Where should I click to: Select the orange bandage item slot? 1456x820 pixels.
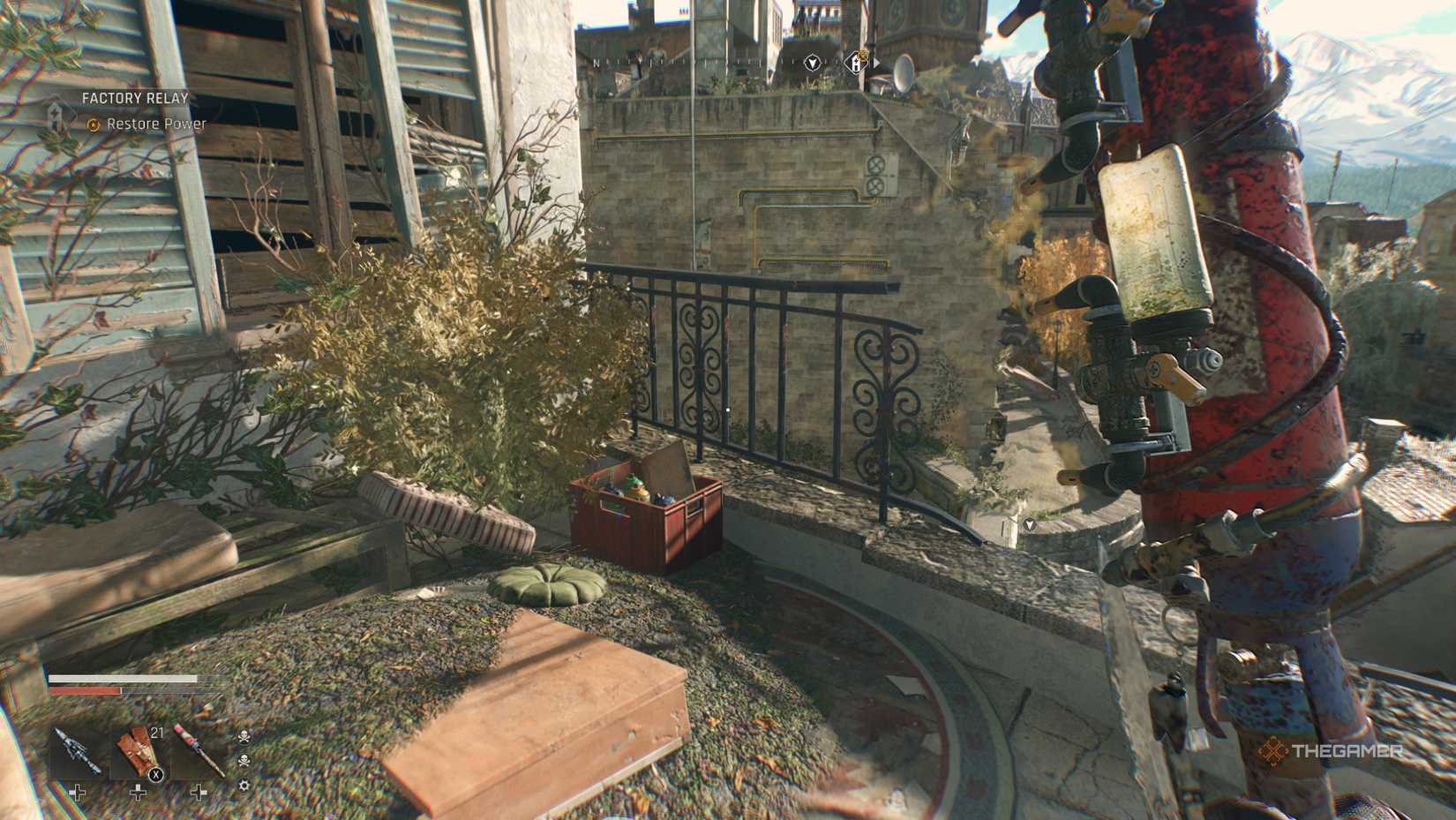click(x=138, y=753)
